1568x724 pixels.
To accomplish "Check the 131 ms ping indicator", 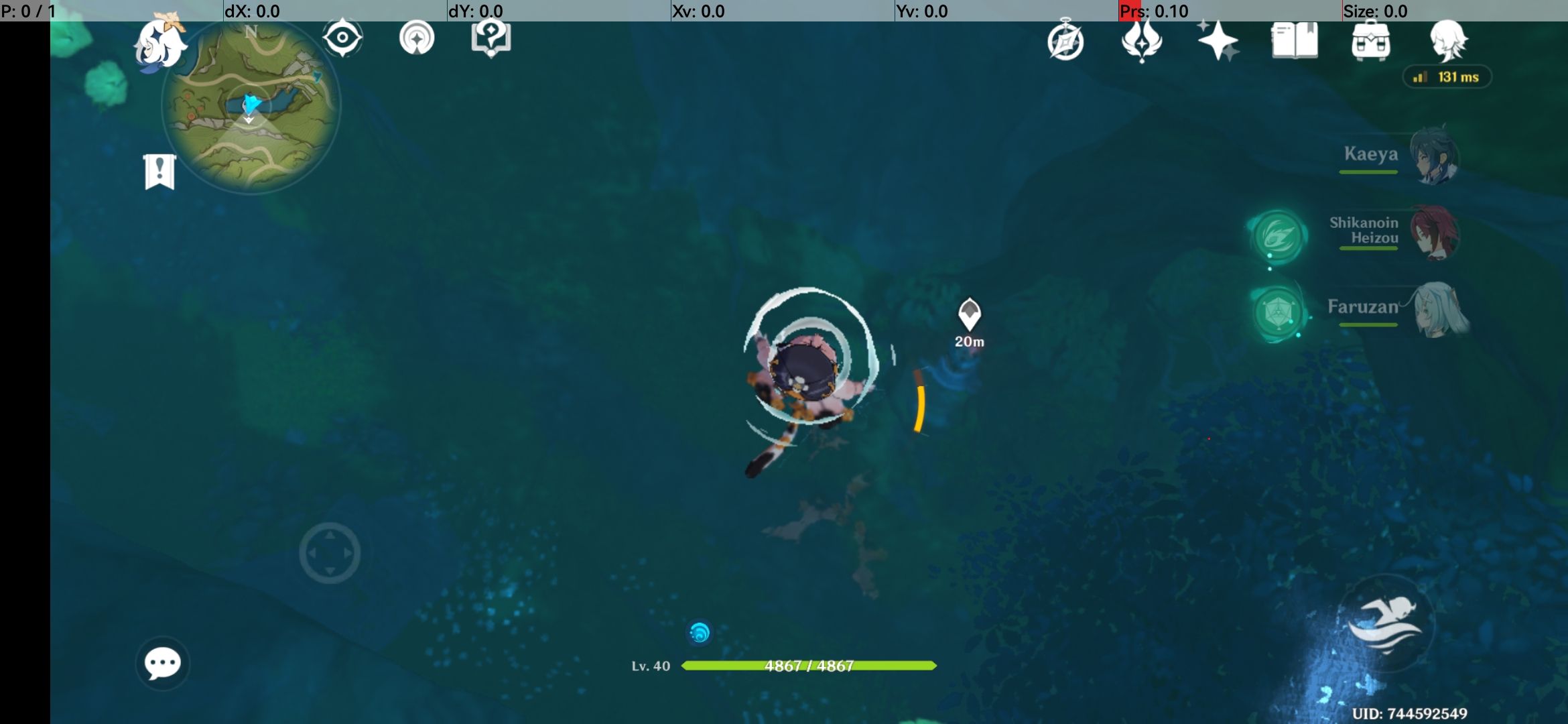I will click(x=1447, y=76).
